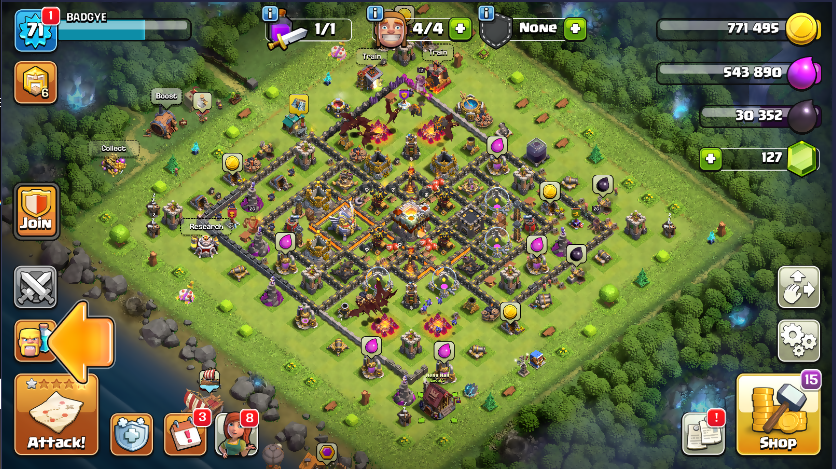Join a clan with the Join button
Screen dimensions: 836x469
(x=36, y=212)
